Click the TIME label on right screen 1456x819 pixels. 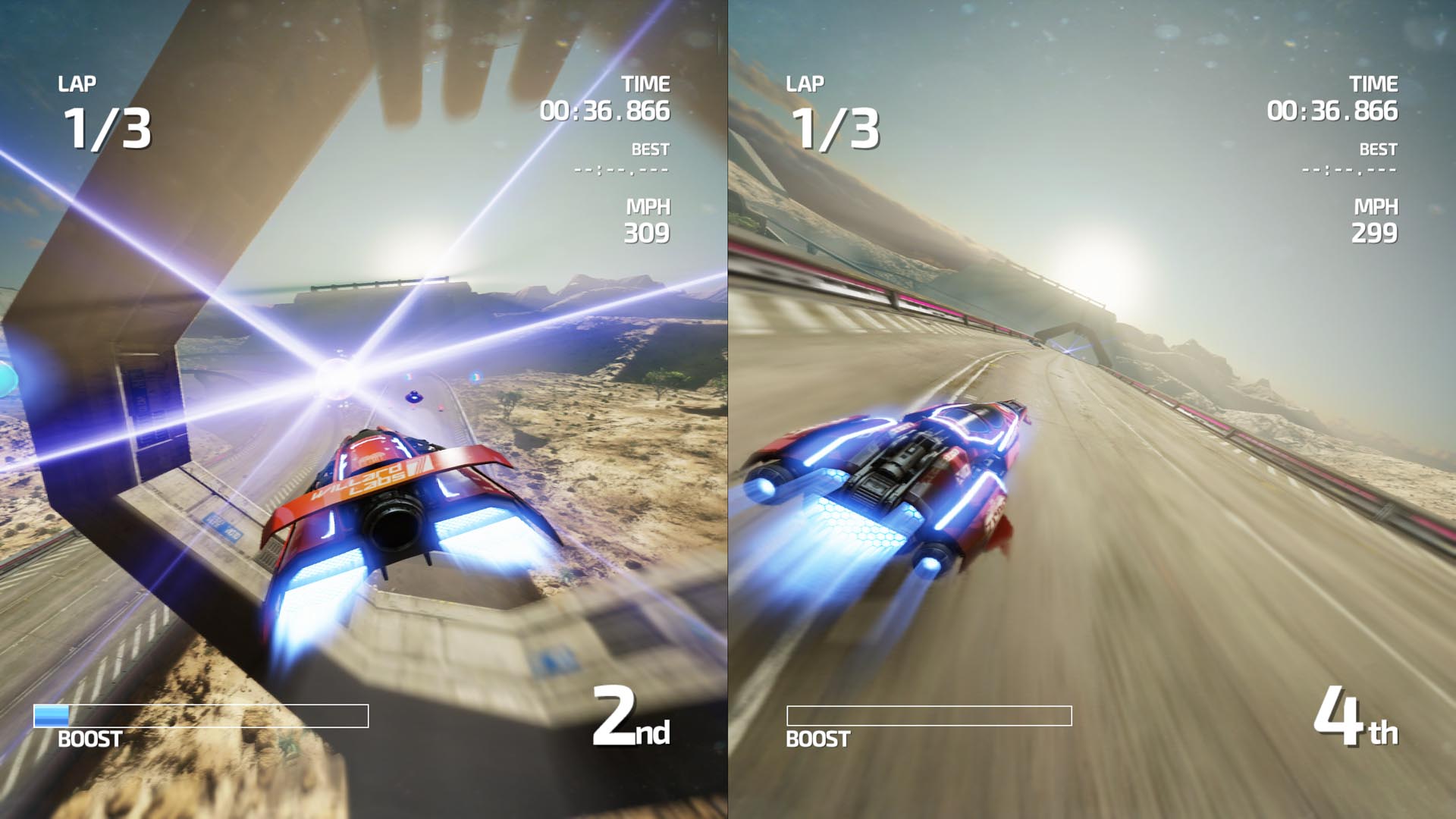(x=1375, y=85)
